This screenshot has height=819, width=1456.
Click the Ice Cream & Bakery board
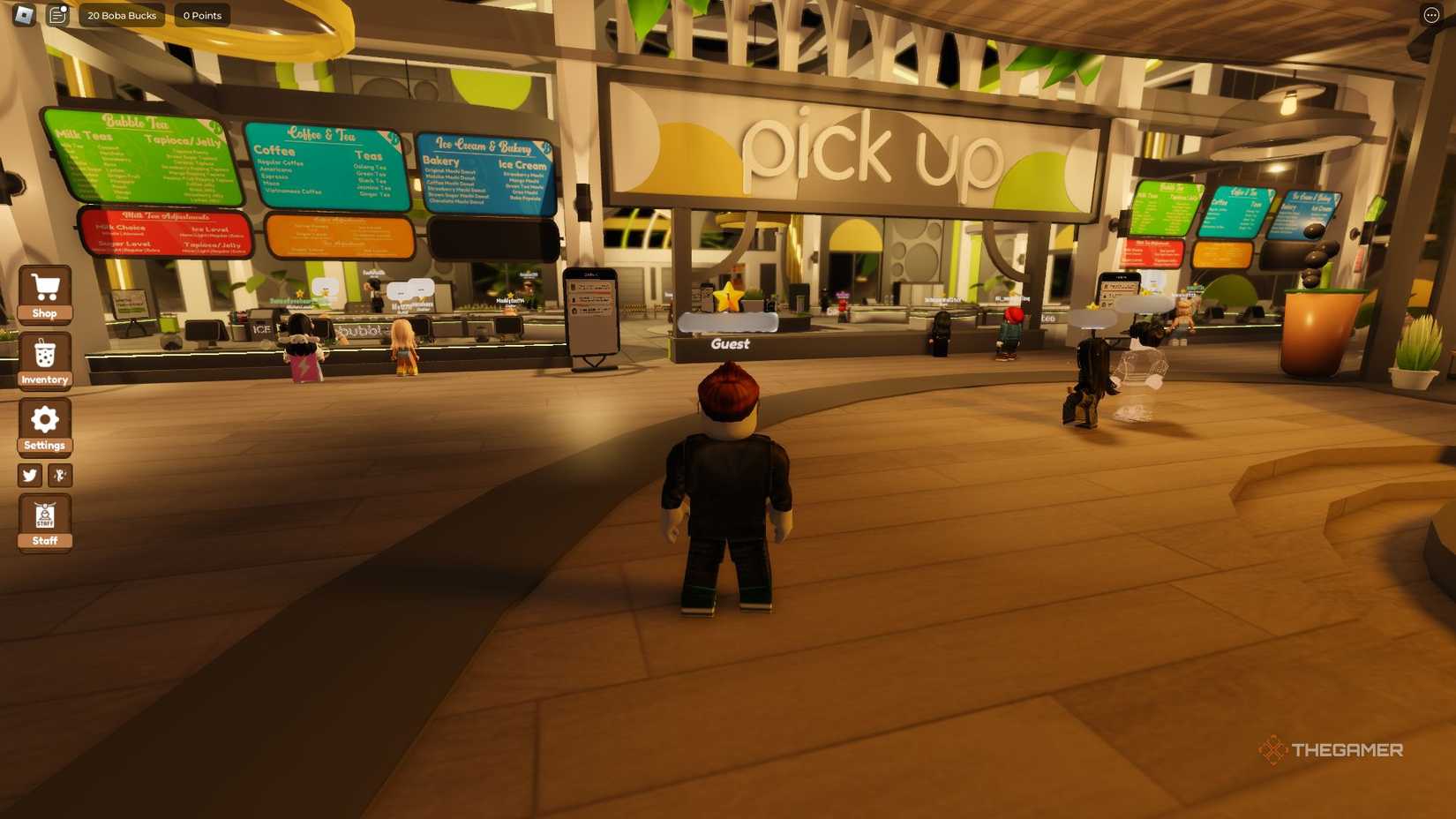point(485,172)
